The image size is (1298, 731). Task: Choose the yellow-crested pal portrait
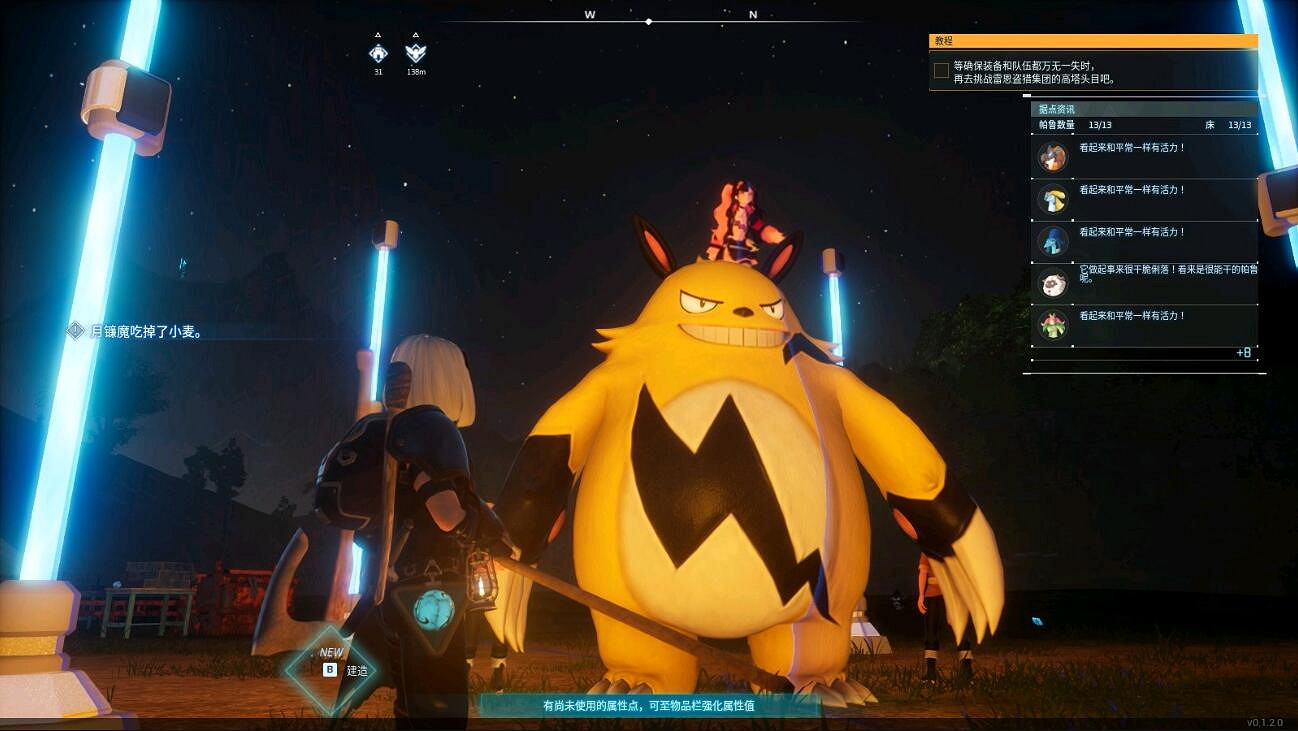pyautogui.click(x=1052, y=199)
